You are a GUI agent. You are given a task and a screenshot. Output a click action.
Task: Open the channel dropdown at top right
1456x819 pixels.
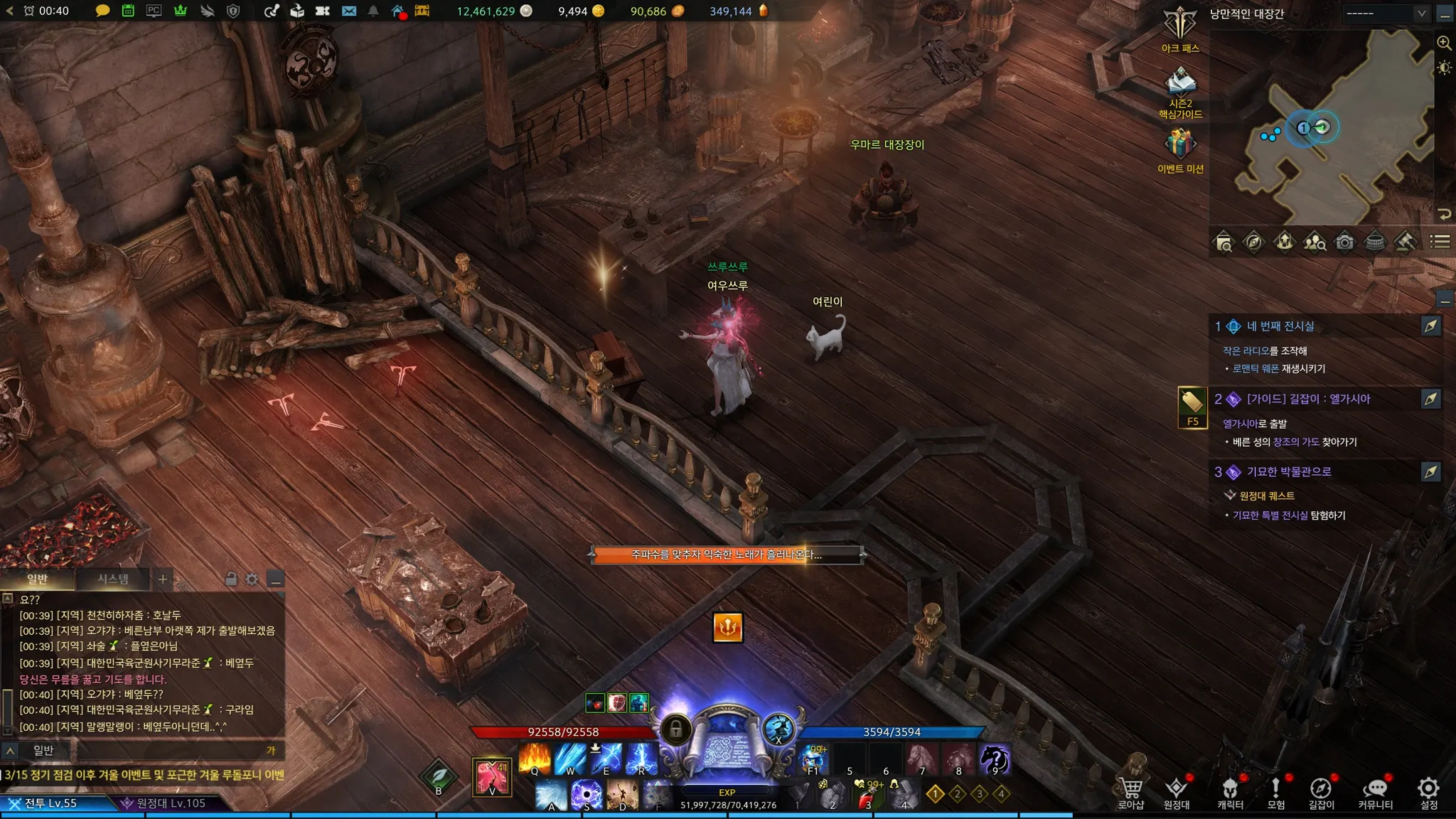1386,14
